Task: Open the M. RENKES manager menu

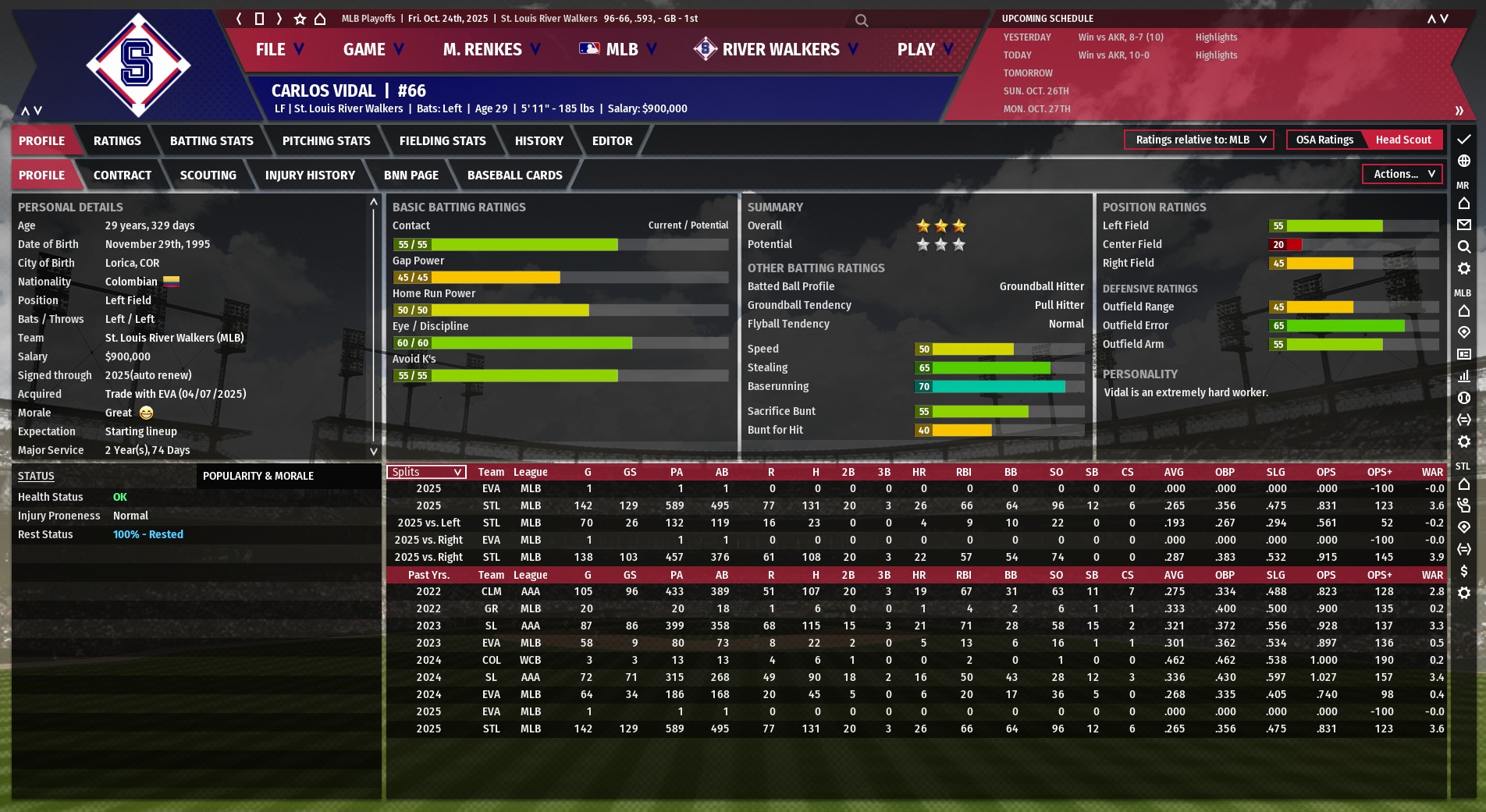Action: click(x=491, y=50)
